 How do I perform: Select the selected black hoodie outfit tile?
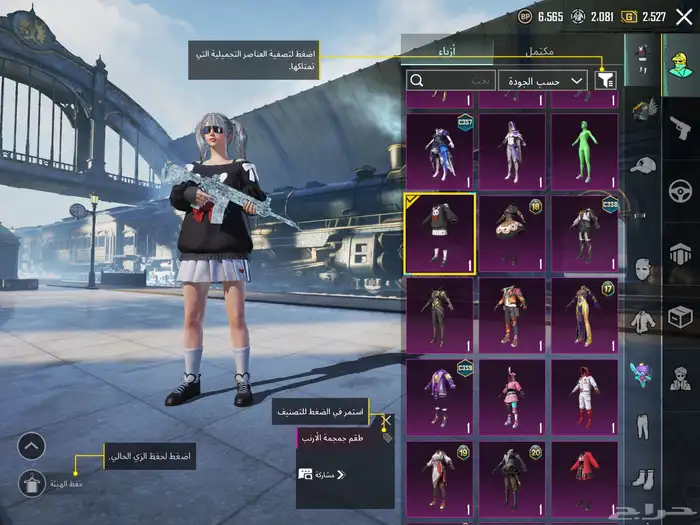440,233
